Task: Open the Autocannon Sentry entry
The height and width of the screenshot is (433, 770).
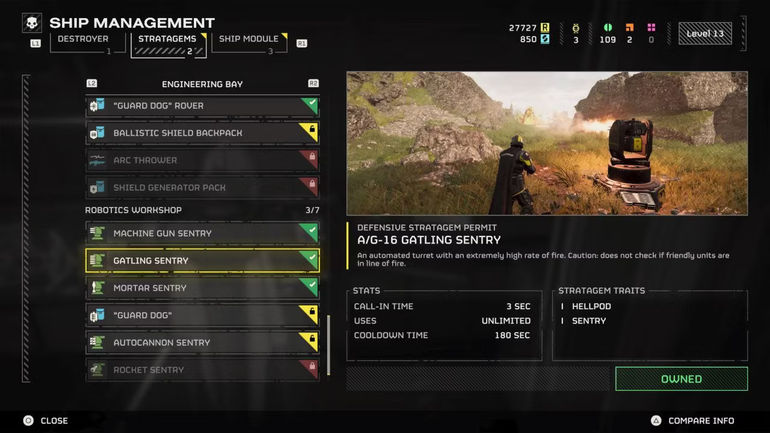Action: click(202, 343)
